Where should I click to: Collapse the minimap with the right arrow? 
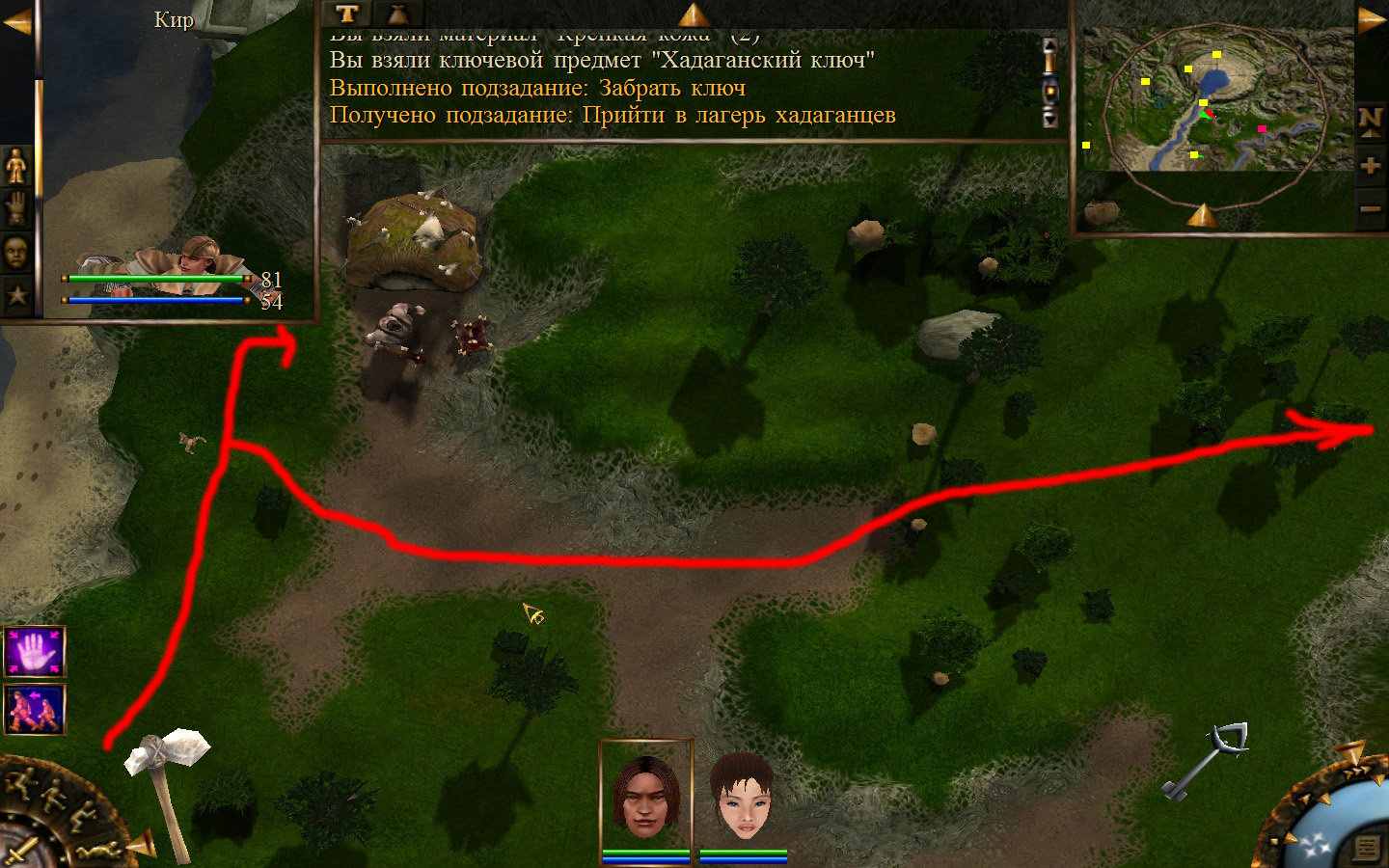(x=1371, y=20)
